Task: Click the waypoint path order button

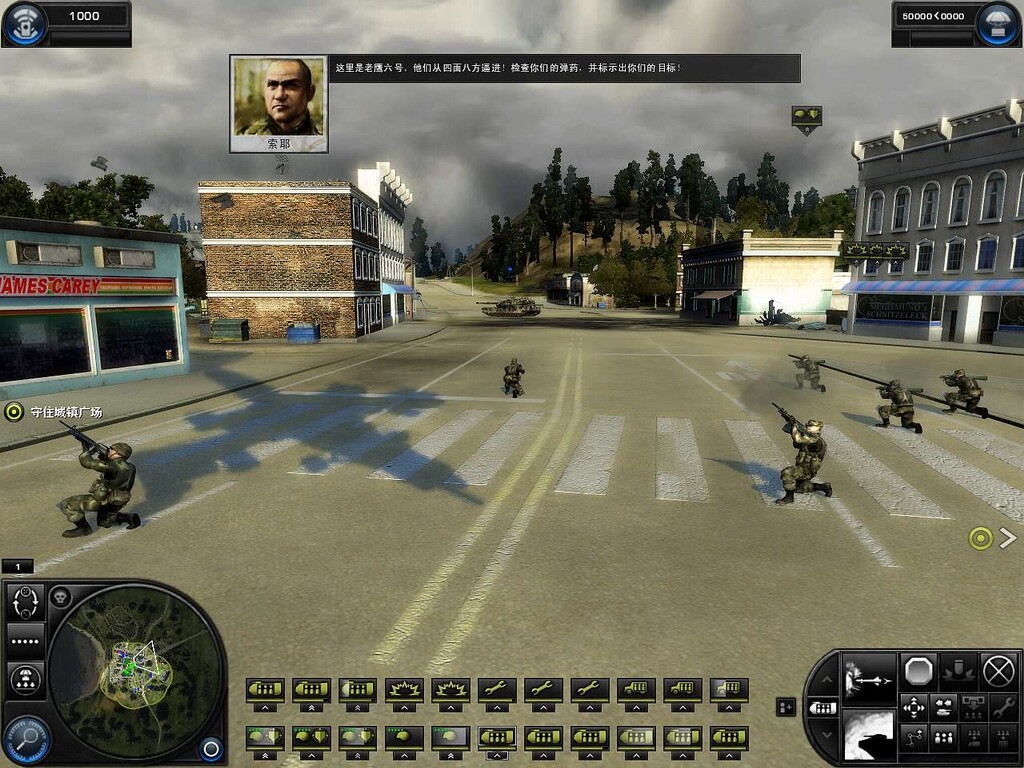Action: 914,738
